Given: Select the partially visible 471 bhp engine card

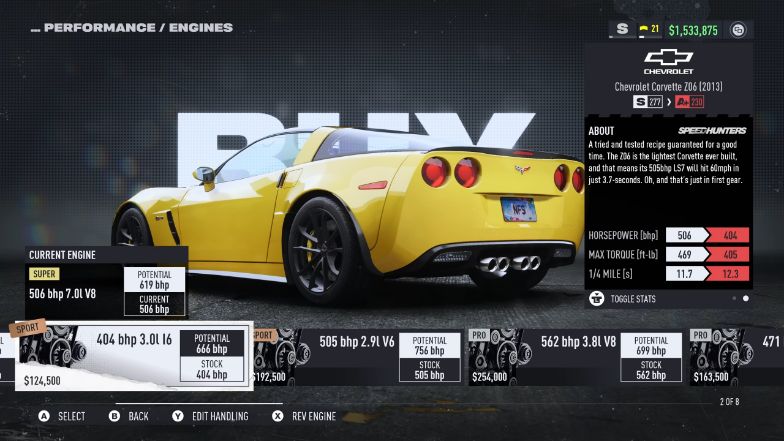Looking at the screenshot, I should pos(738,357).
